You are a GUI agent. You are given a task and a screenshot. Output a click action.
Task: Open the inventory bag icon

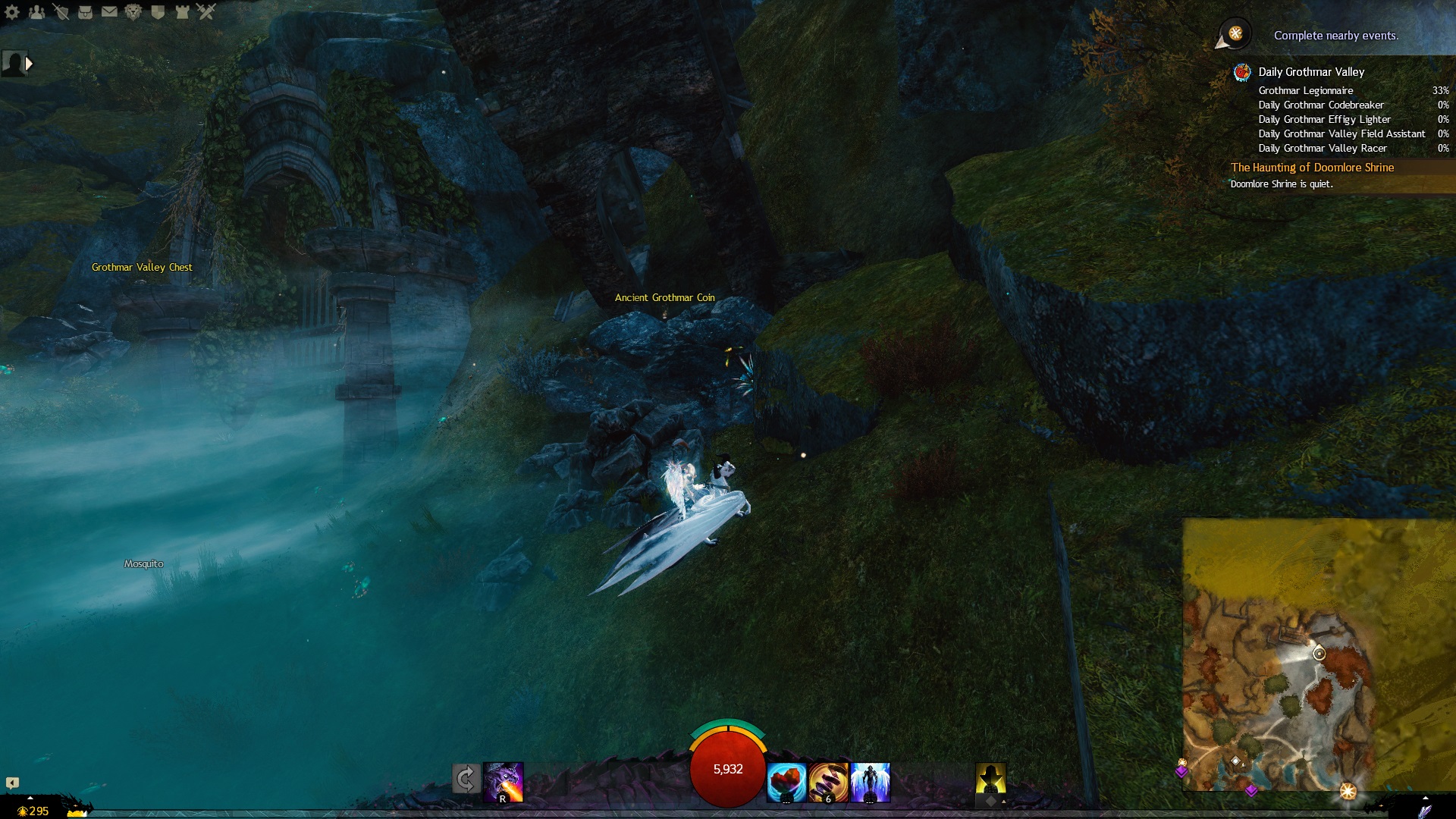pos(85,11)
